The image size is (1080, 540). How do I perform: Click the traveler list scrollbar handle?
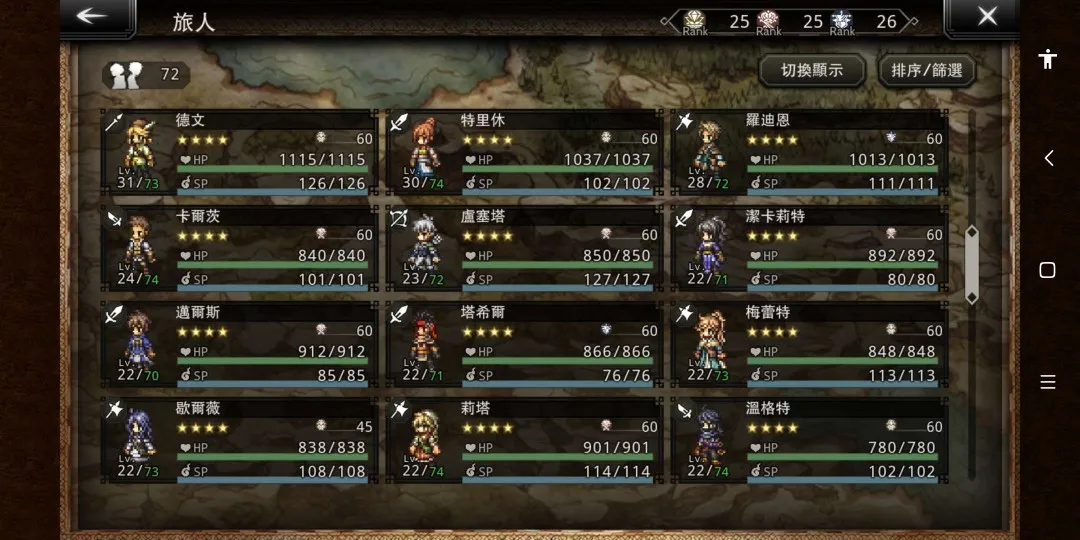click(970, 264)
